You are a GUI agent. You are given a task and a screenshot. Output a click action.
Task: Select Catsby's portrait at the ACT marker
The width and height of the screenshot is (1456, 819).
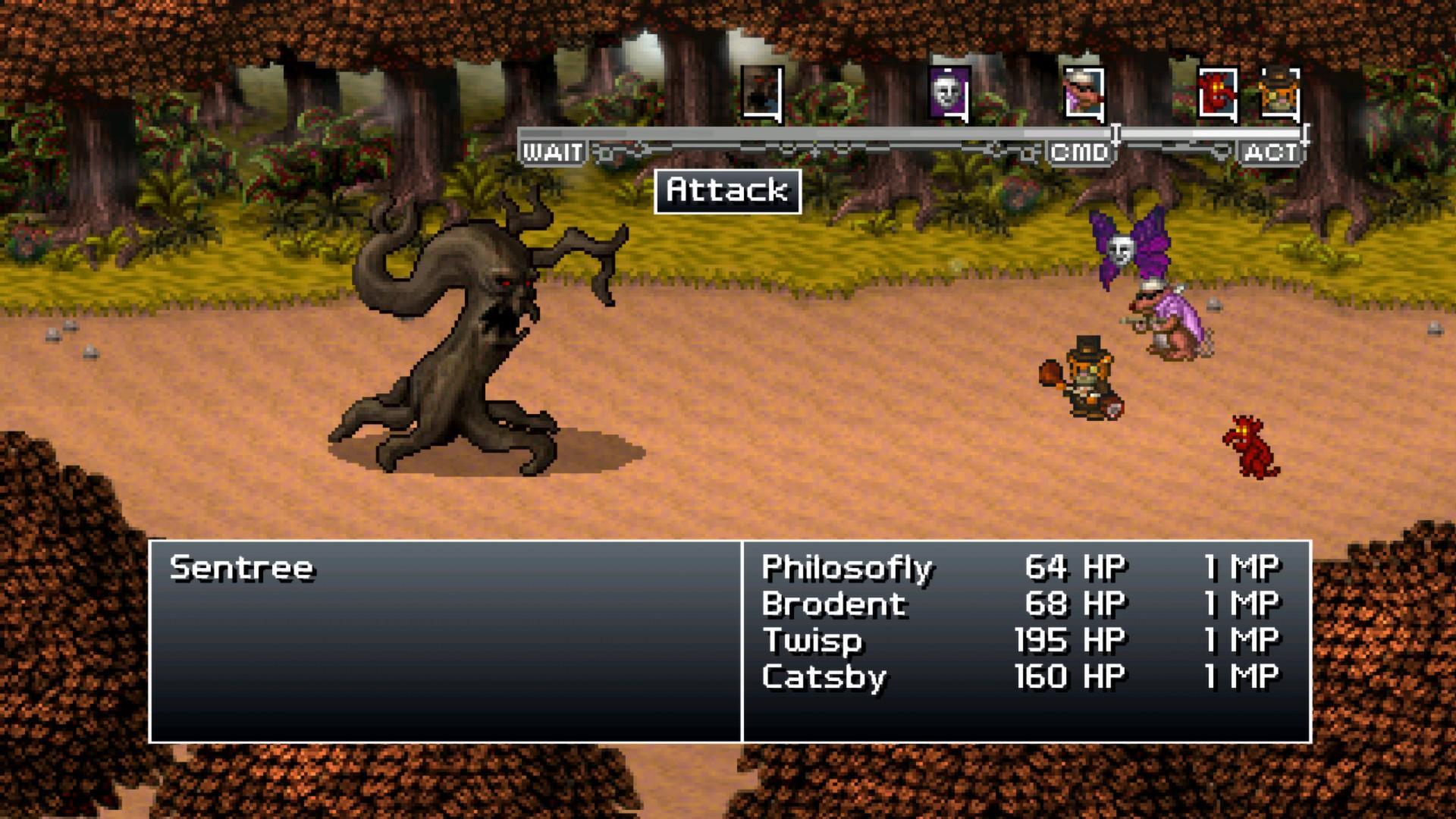1281,93
